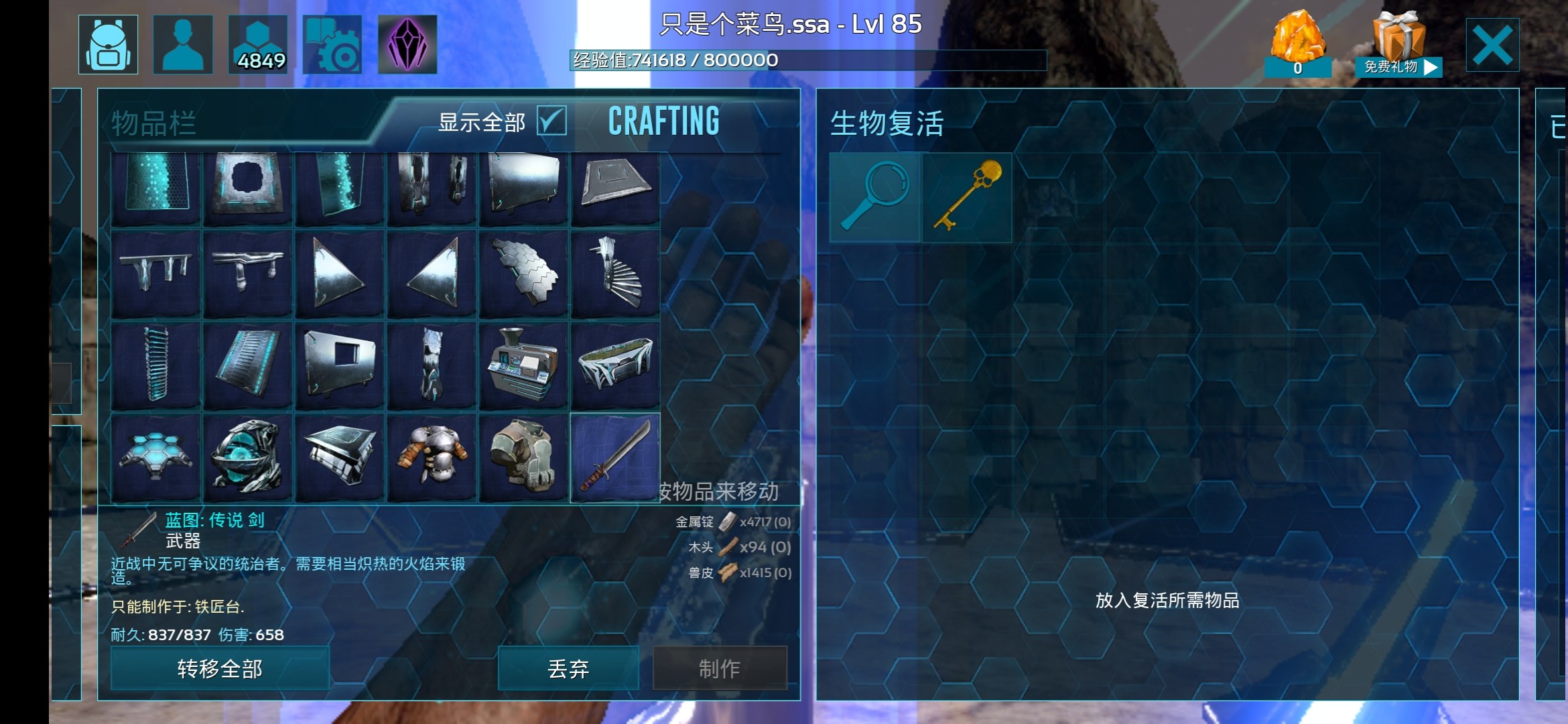Viewport: 1568px width, 724px height.
Task: Select the magnifying glass revive slot
Action: (x=875, y=197)
